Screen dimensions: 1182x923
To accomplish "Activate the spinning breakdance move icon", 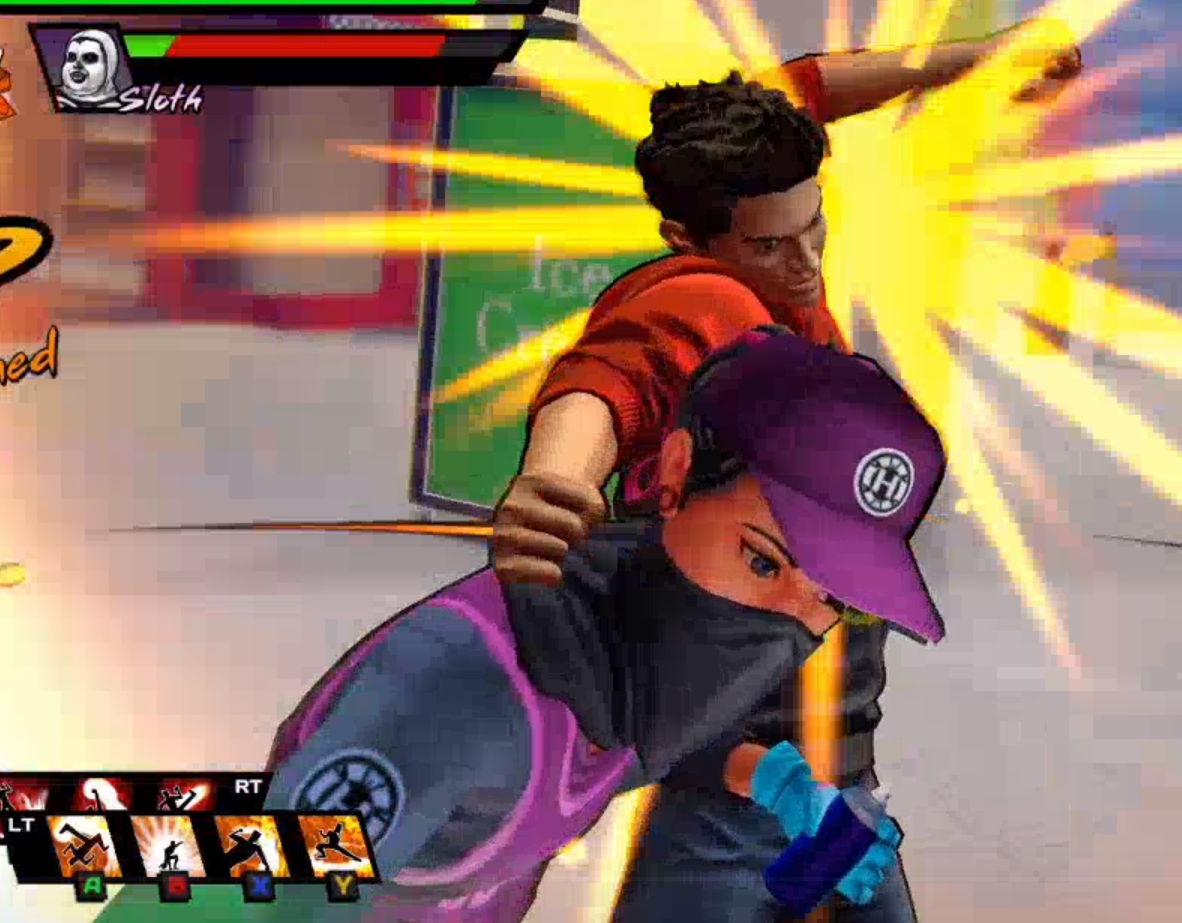I will (84, 846).
